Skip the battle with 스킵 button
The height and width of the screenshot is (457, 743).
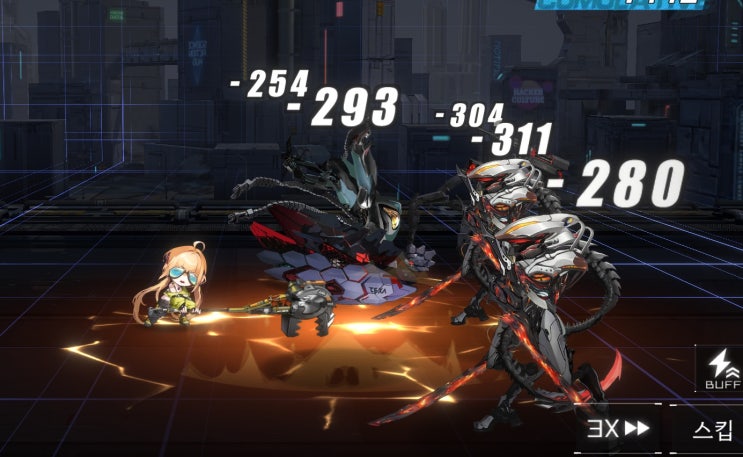coord(712,429)
